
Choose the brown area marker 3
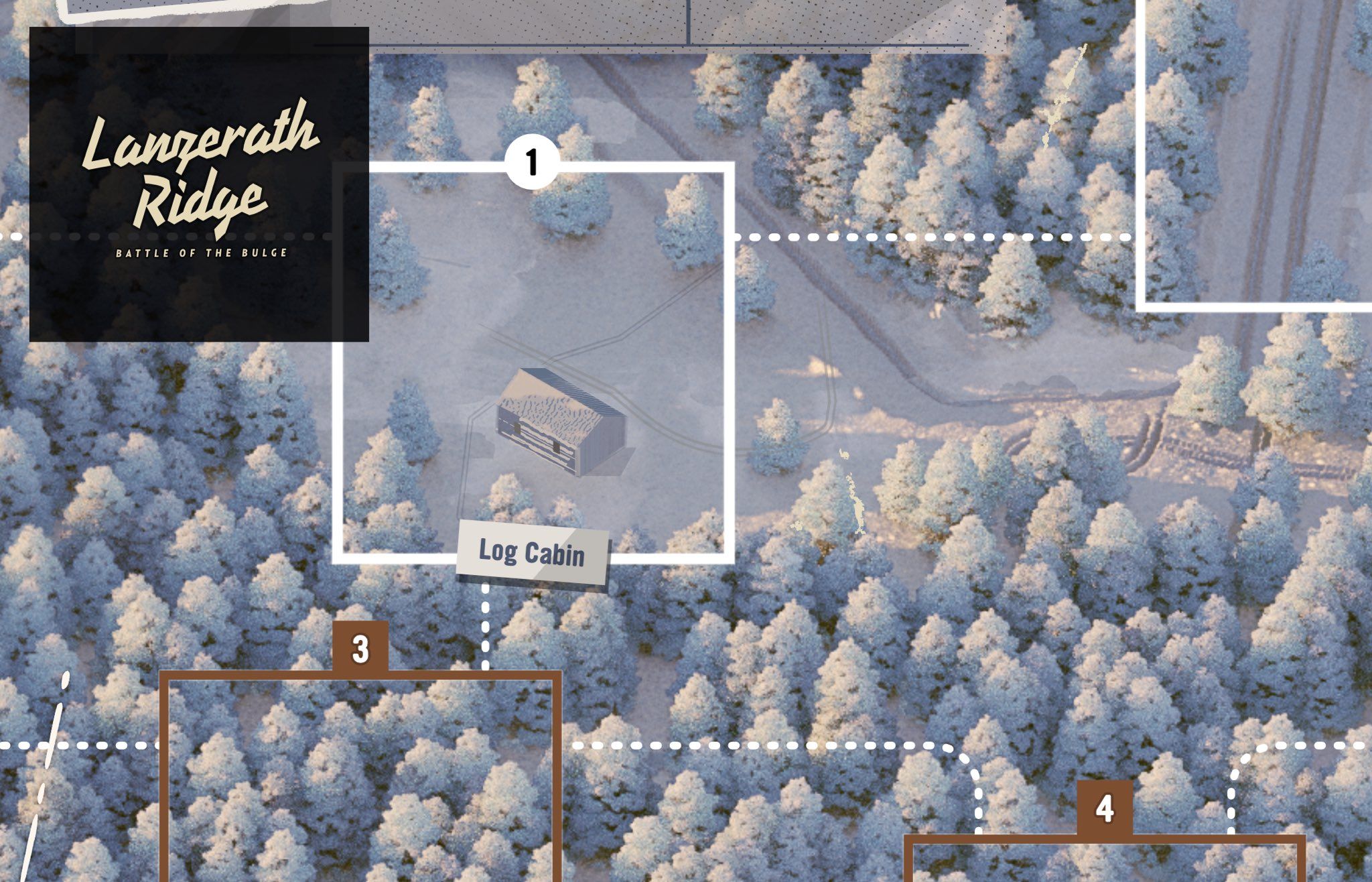360,647
